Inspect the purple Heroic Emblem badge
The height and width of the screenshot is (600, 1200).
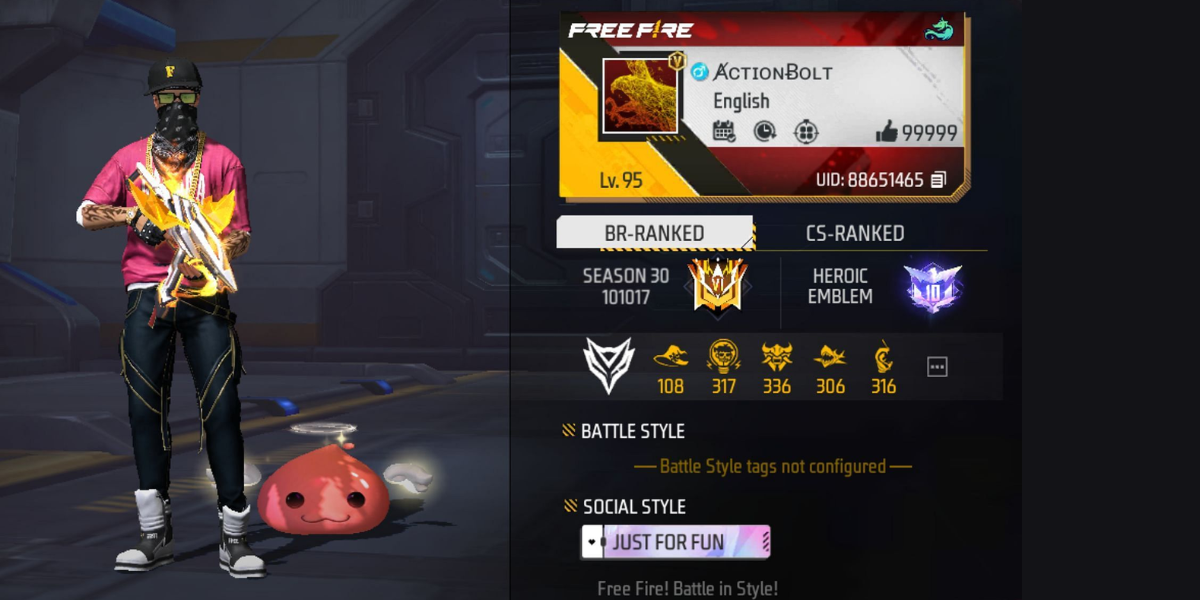(x=931, y=287)
